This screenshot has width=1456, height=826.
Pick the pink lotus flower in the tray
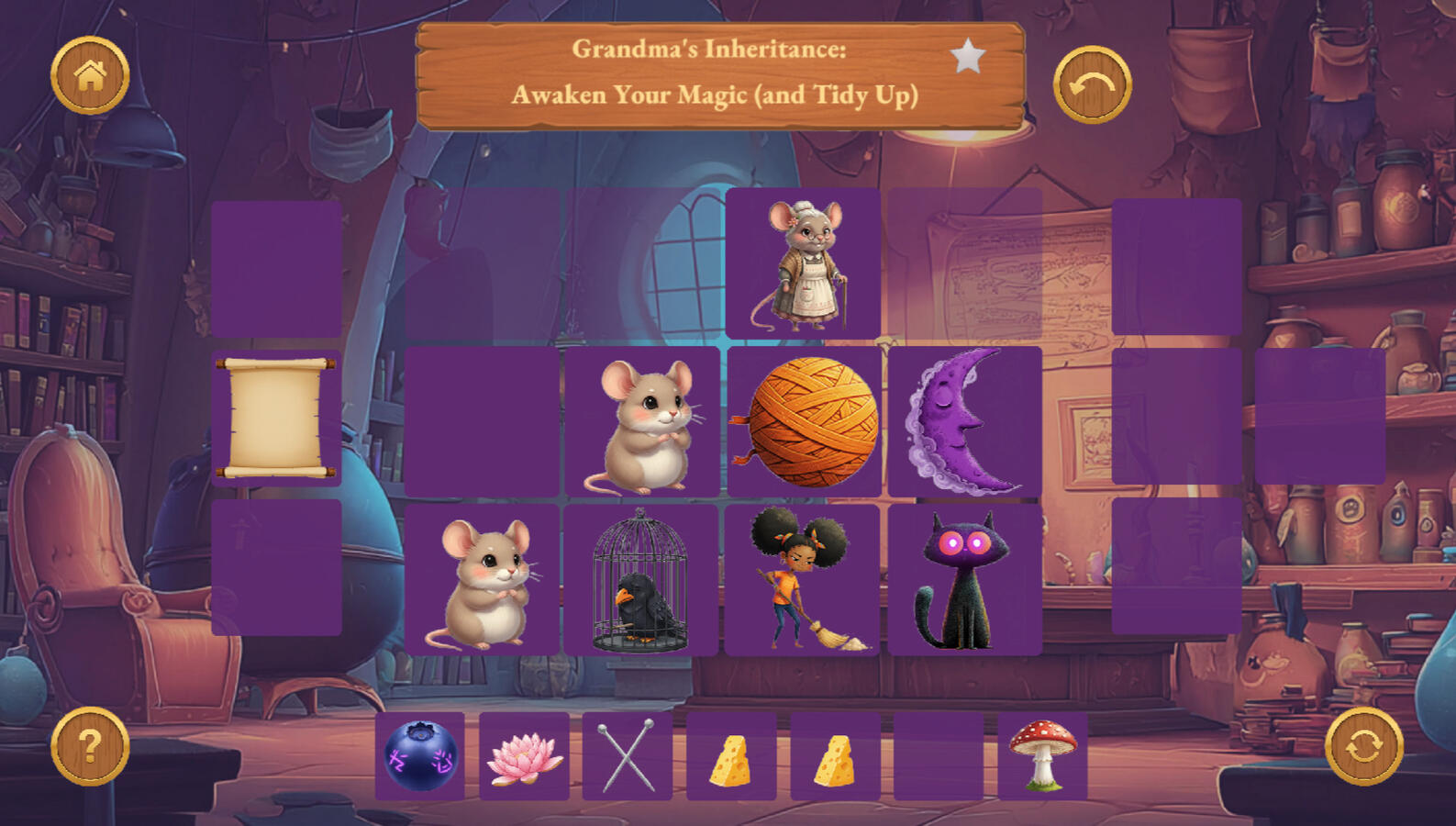pyautogui.click(x=524, y=756)
